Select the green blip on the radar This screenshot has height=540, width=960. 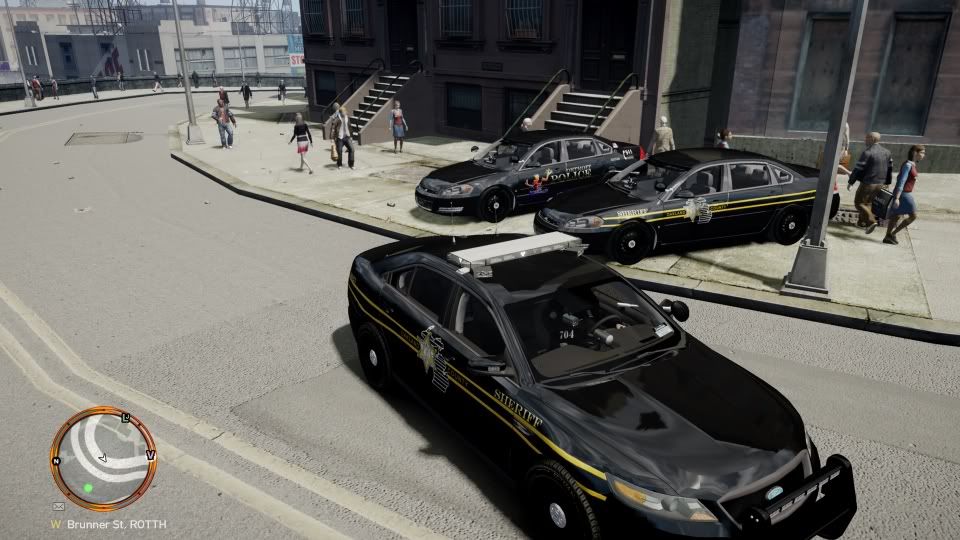[88, 489]
